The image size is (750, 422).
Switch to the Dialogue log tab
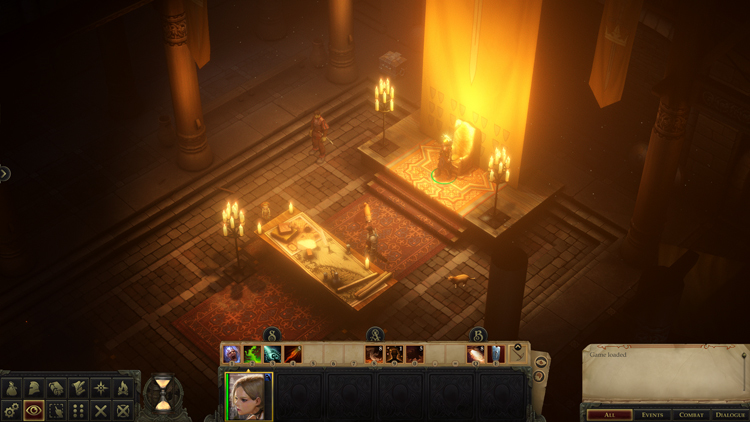730,414
